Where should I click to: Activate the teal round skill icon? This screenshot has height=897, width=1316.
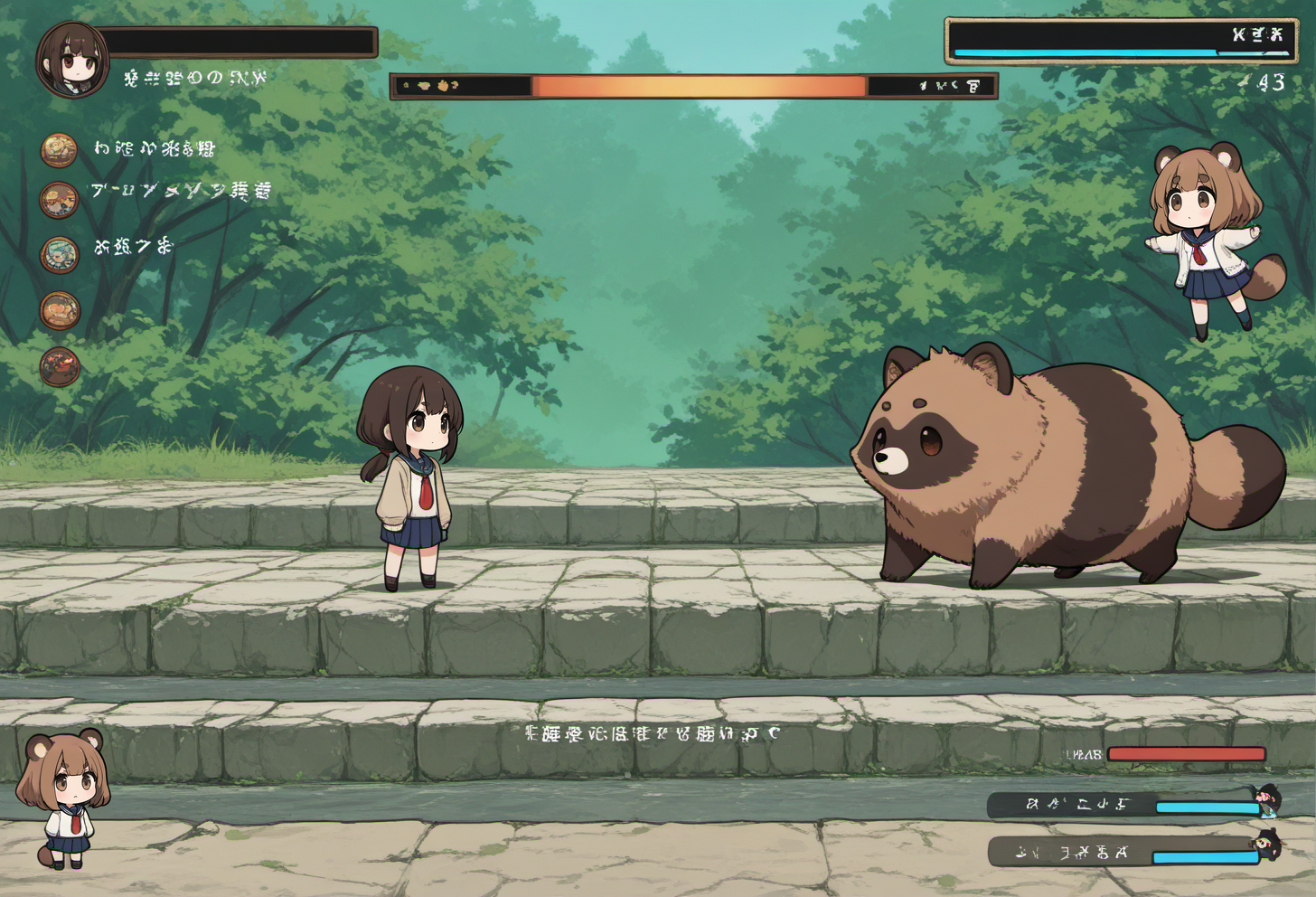(60, 255)
